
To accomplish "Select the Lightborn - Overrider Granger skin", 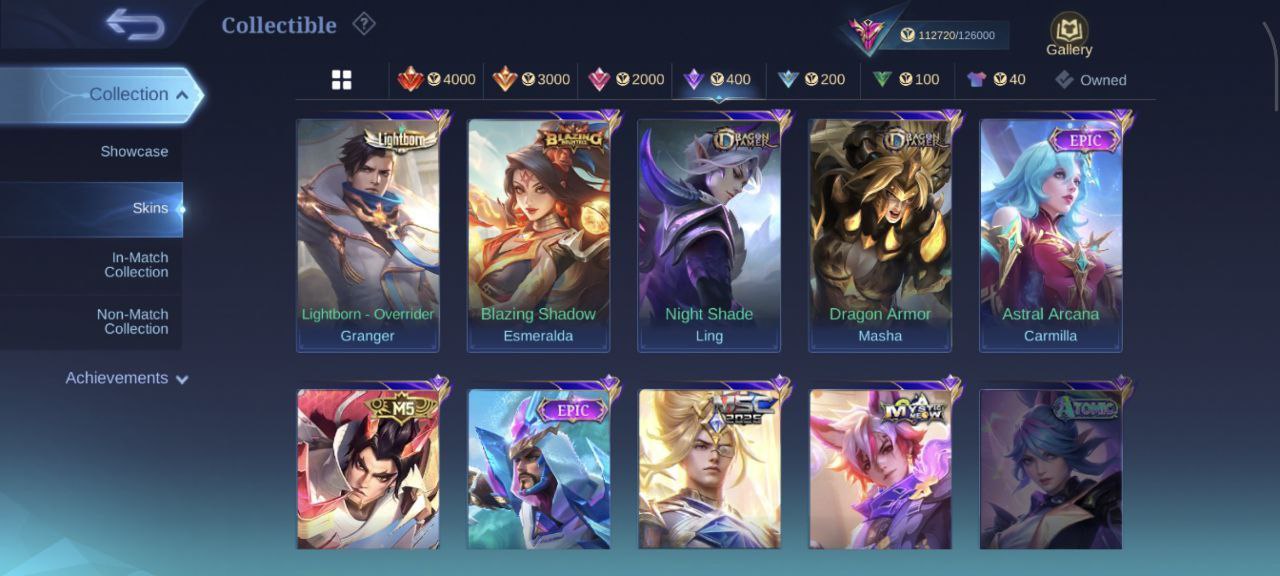I will 368,235.
